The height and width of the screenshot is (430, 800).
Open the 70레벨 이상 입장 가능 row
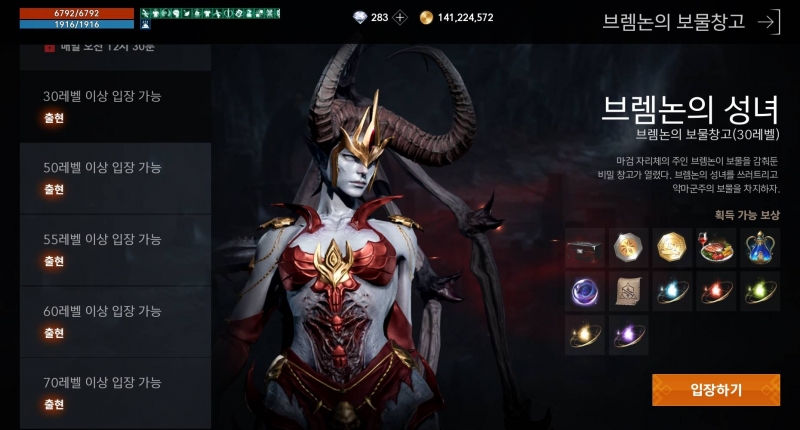[115, 392]
